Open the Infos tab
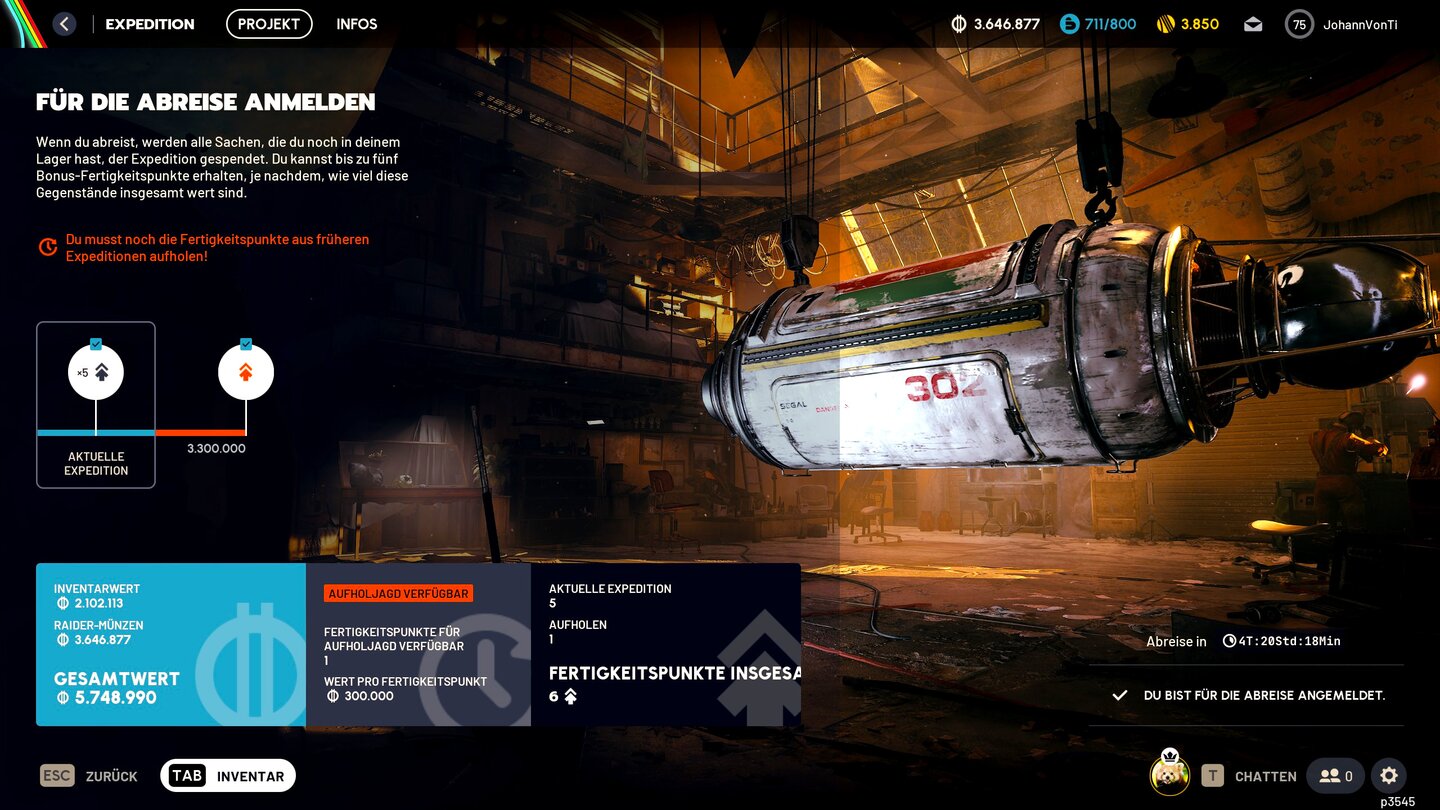The height and width of the screenshot is (810, 1440). pos(357,24)
